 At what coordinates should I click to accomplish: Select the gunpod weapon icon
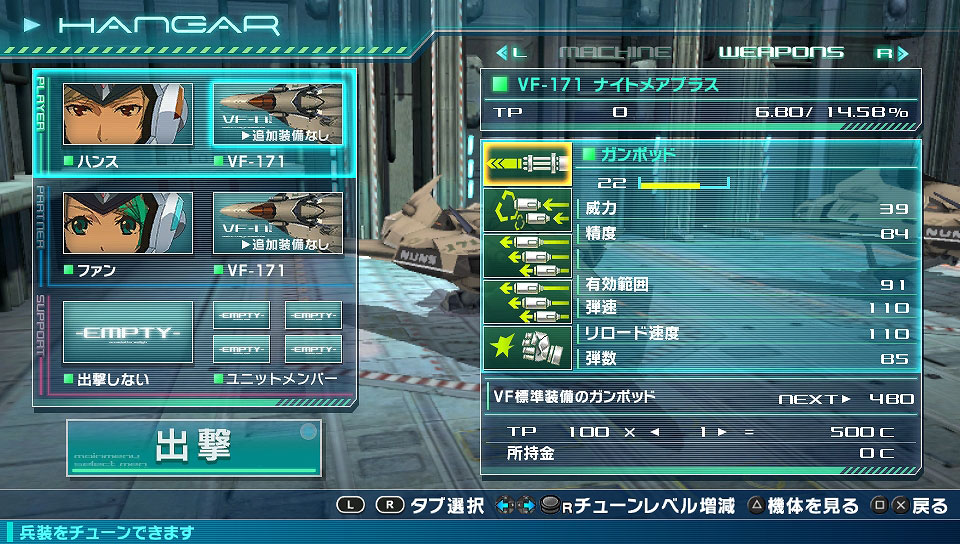click(x=527, y=164)
